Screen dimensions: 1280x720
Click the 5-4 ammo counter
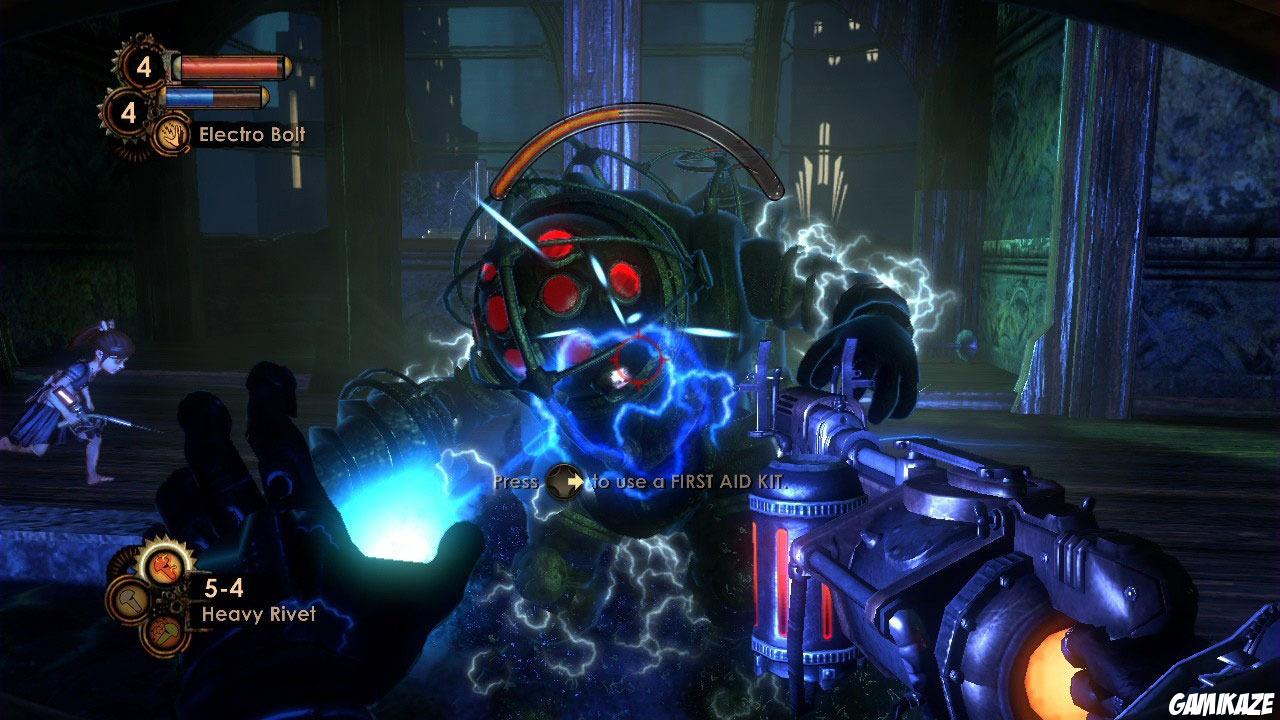(x=223, y=588)
